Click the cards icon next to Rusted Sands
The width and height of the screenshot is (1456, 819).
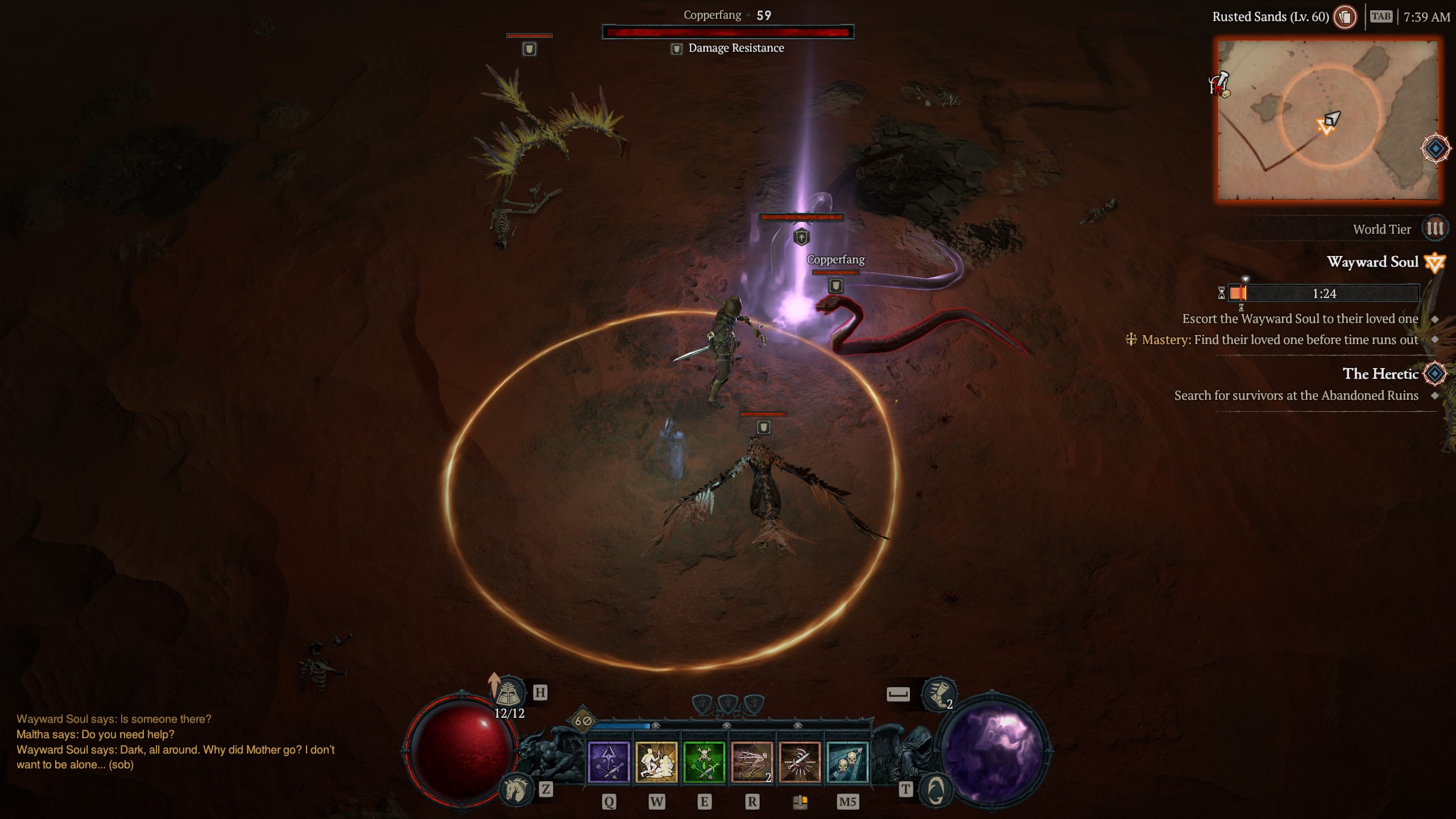[1345, 17]
